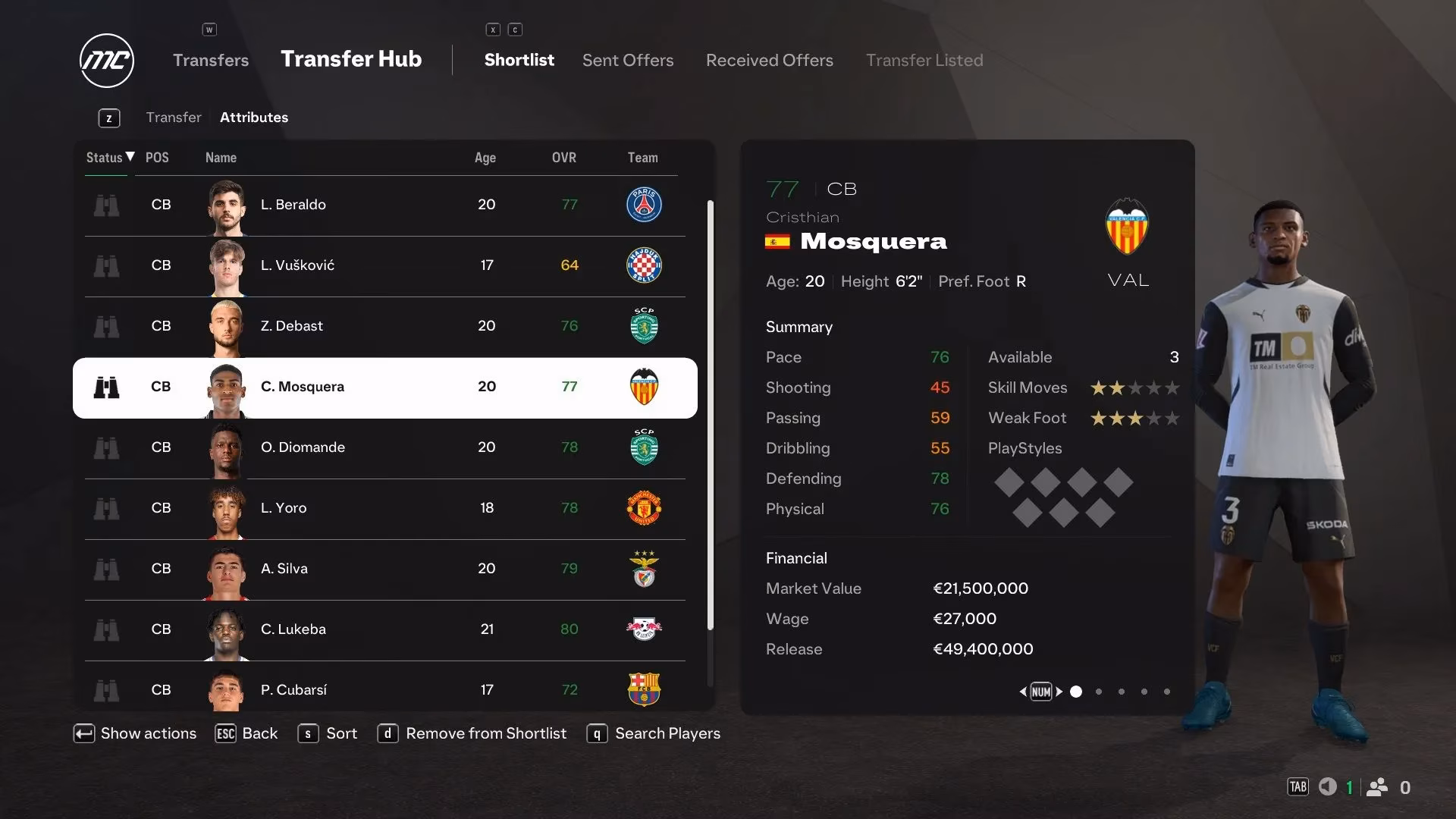Click Show actions at the bottom
The width and height of the screenshot is (1456, 819).
click(x=147, y=733)
